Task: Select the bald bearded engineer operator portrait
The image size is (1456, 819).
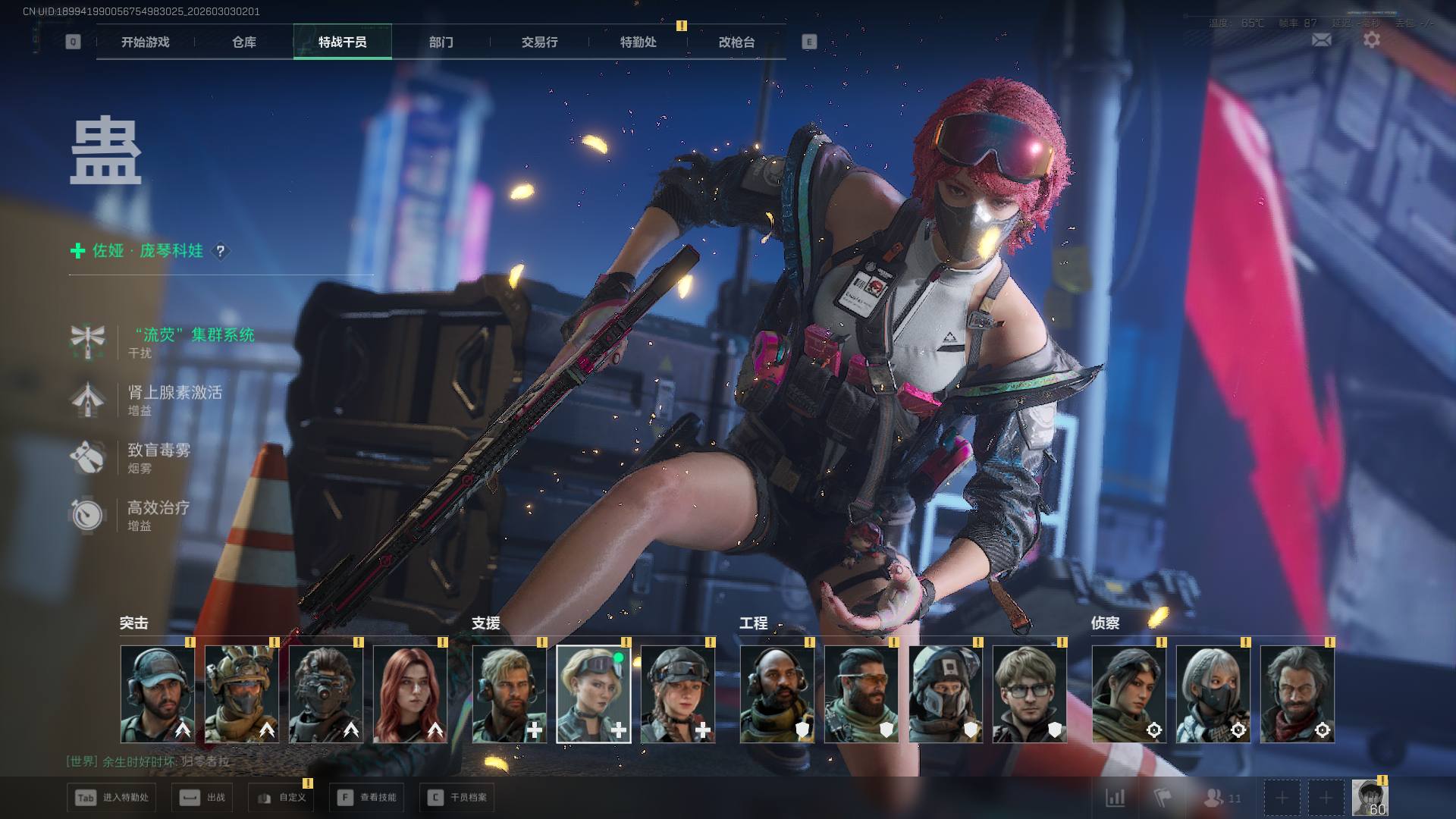Action: (777, 694)
